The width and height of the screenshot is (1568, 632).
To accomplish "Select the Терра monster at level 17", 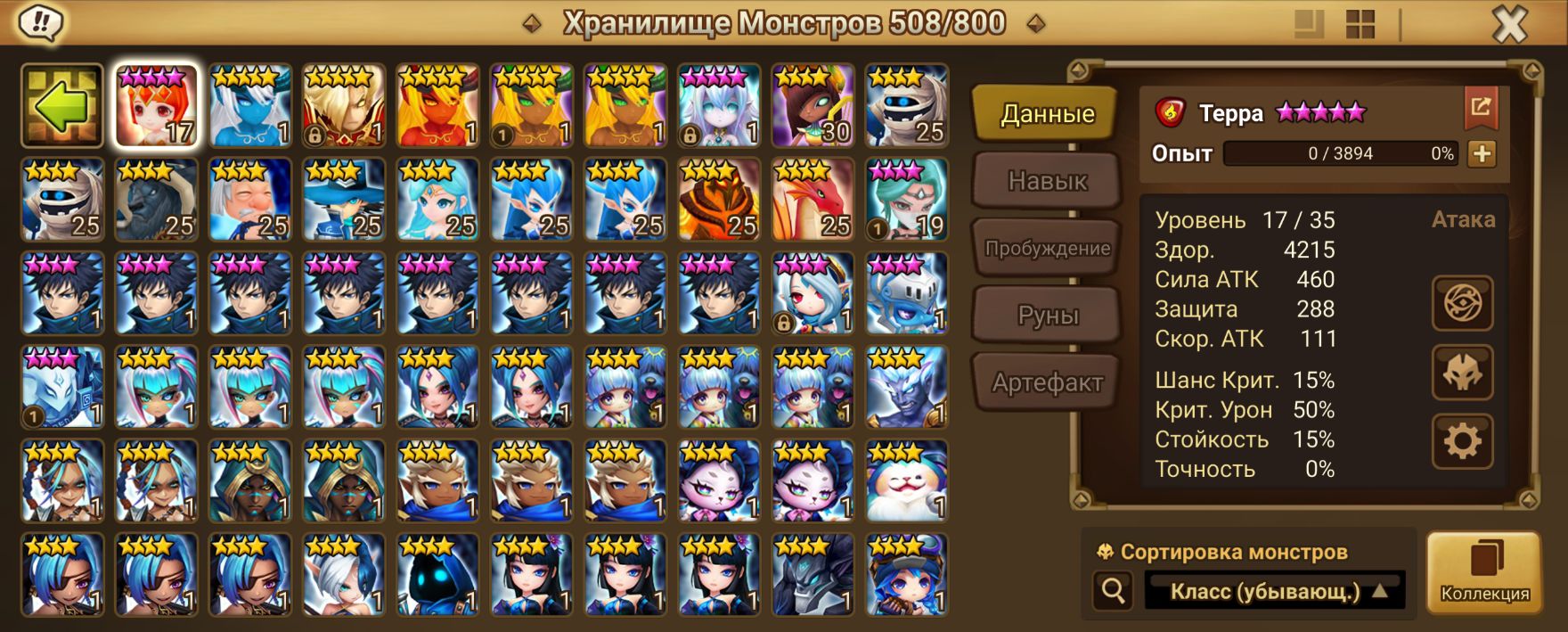I will 157,106.
